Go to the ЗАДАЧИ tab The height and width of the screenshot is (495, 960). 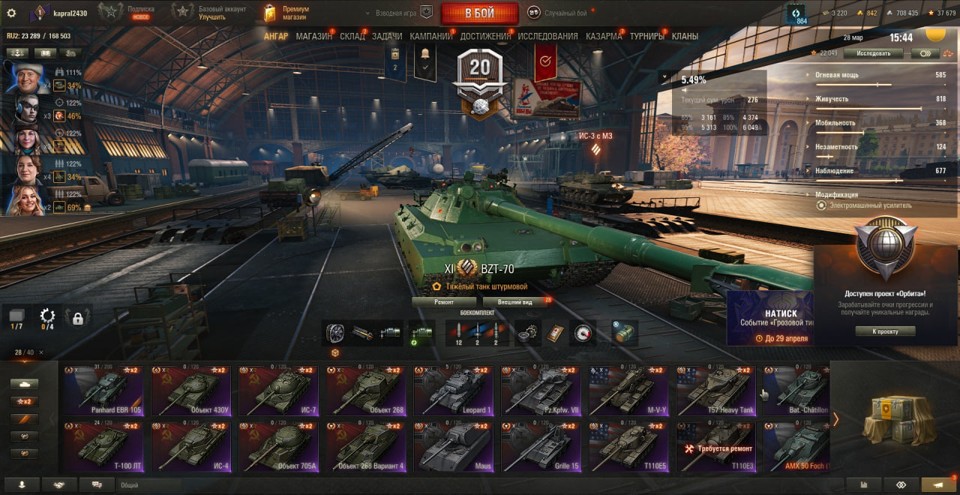(x=388, y=36)
